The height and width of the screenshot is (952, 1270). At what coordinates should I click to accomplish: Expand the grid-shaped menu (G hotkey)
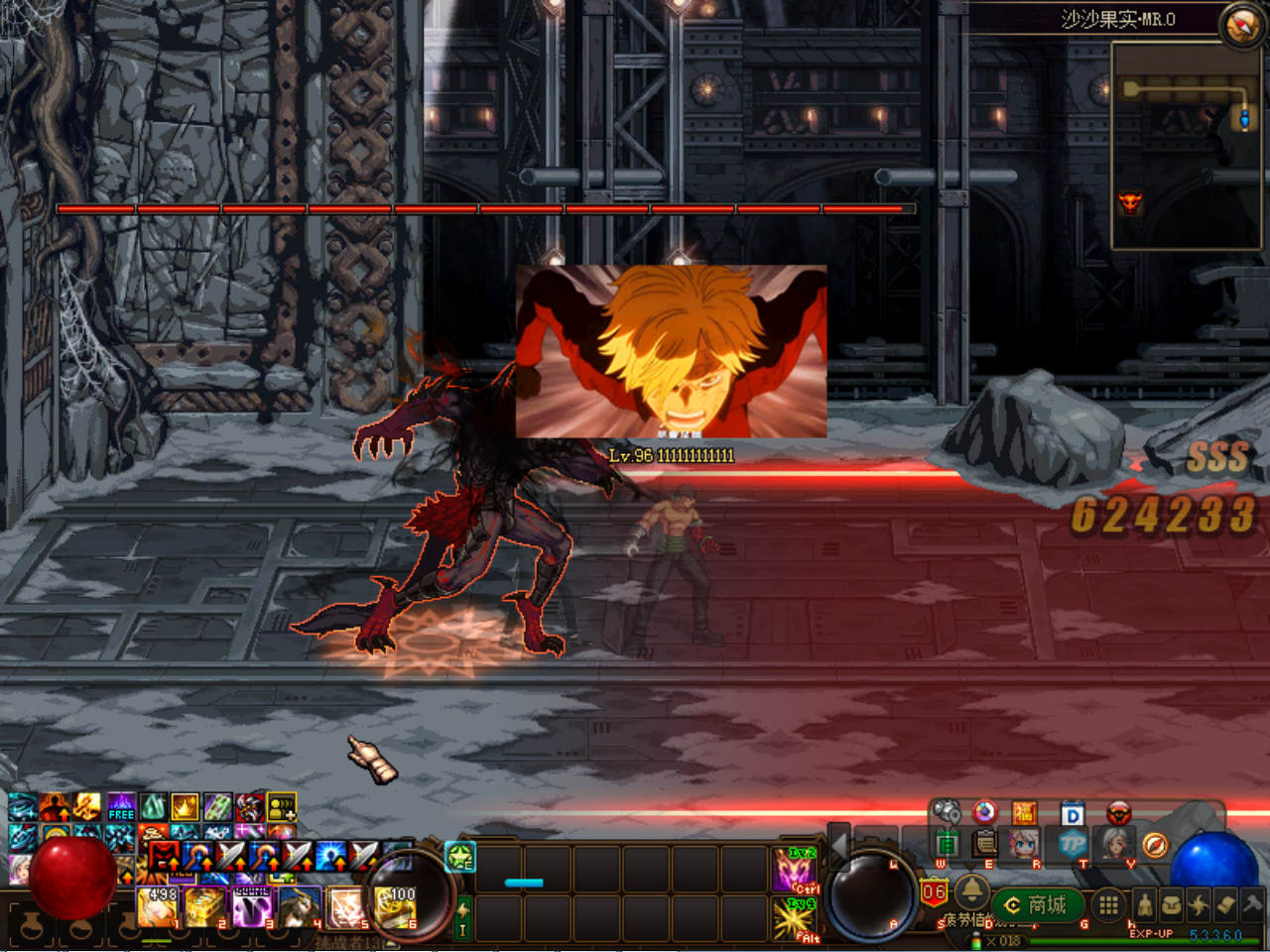(1107, 904)
